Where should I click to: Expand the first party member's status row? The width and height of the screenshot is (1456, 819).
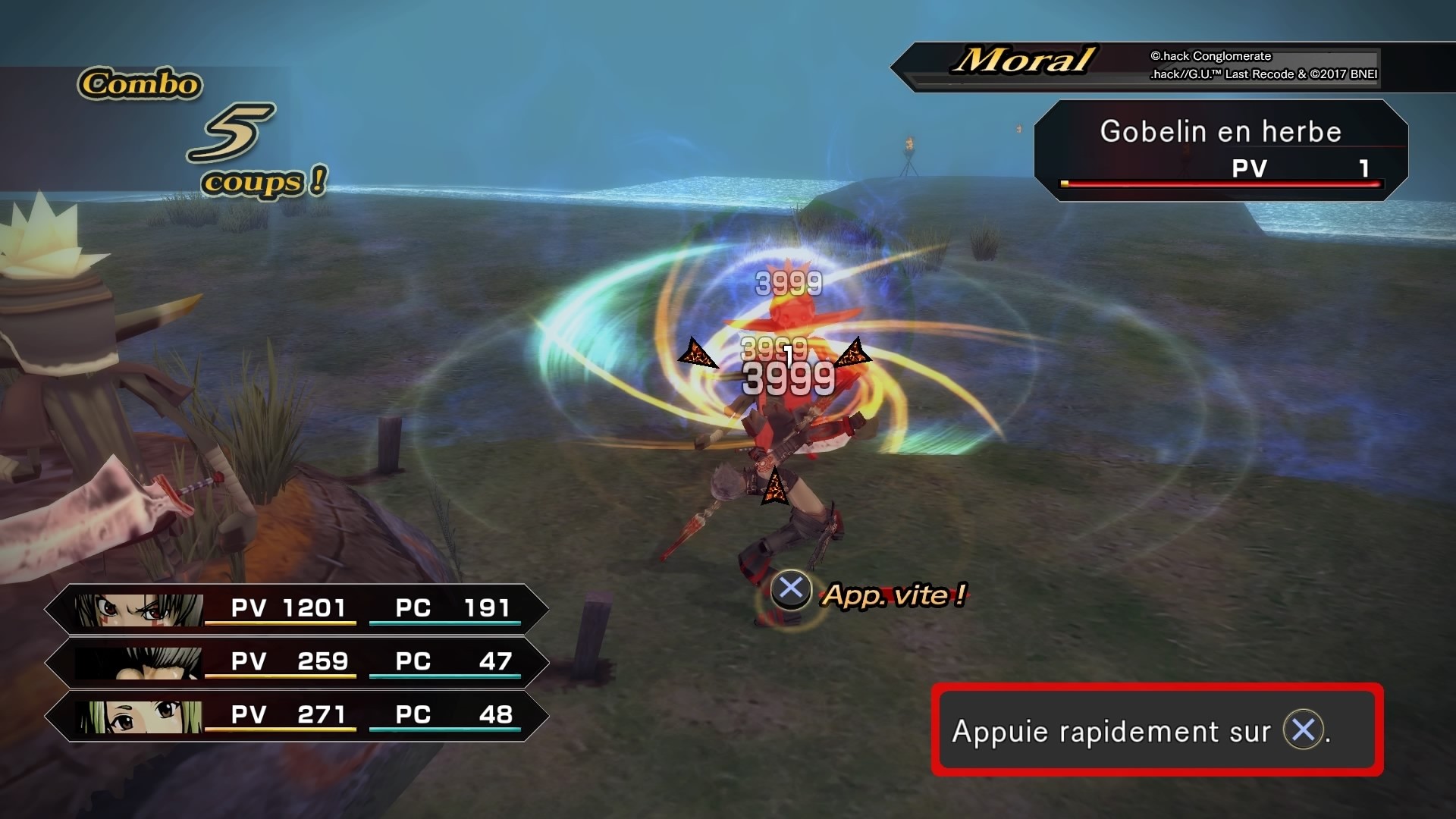(296, 609)
